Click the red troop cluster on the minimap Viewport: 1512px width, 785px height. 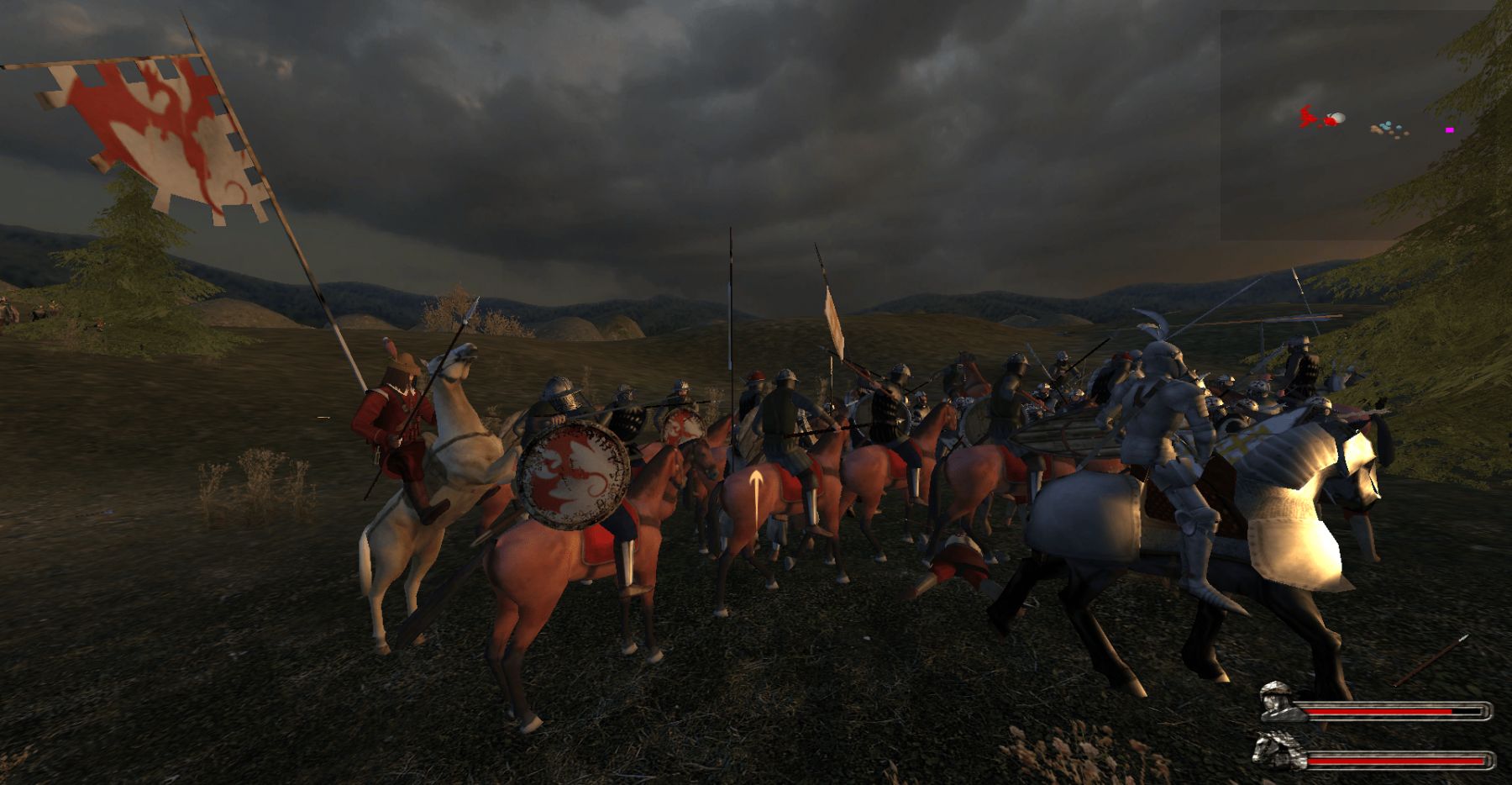(1309, 118)
